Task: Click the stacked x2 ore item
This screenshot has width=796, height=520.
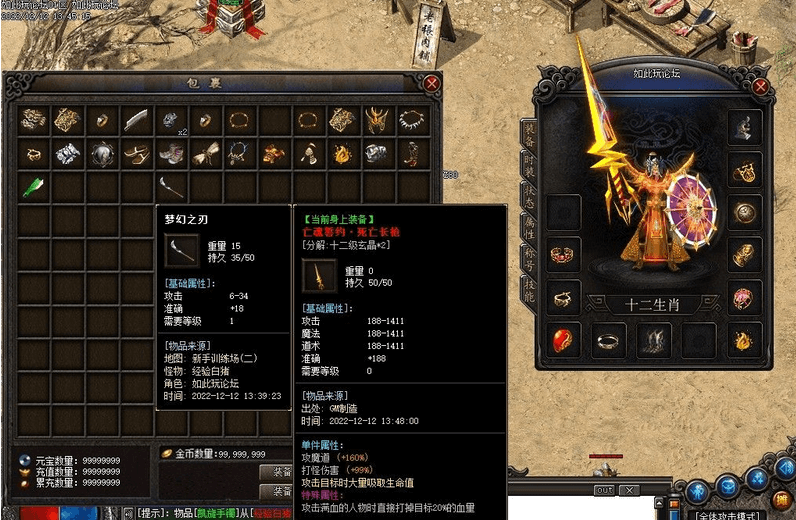Action: click(171, 121)
